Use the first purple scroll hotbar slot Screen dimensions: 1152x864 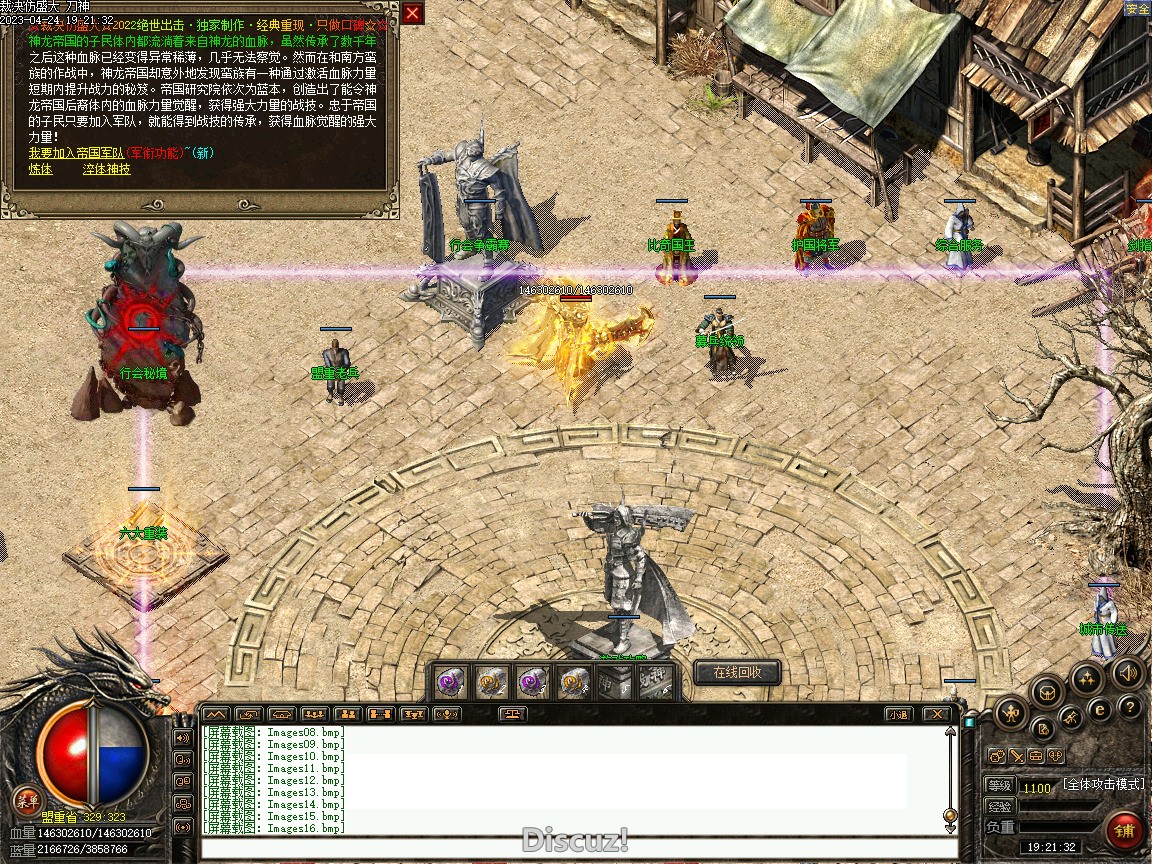point(450,682)
